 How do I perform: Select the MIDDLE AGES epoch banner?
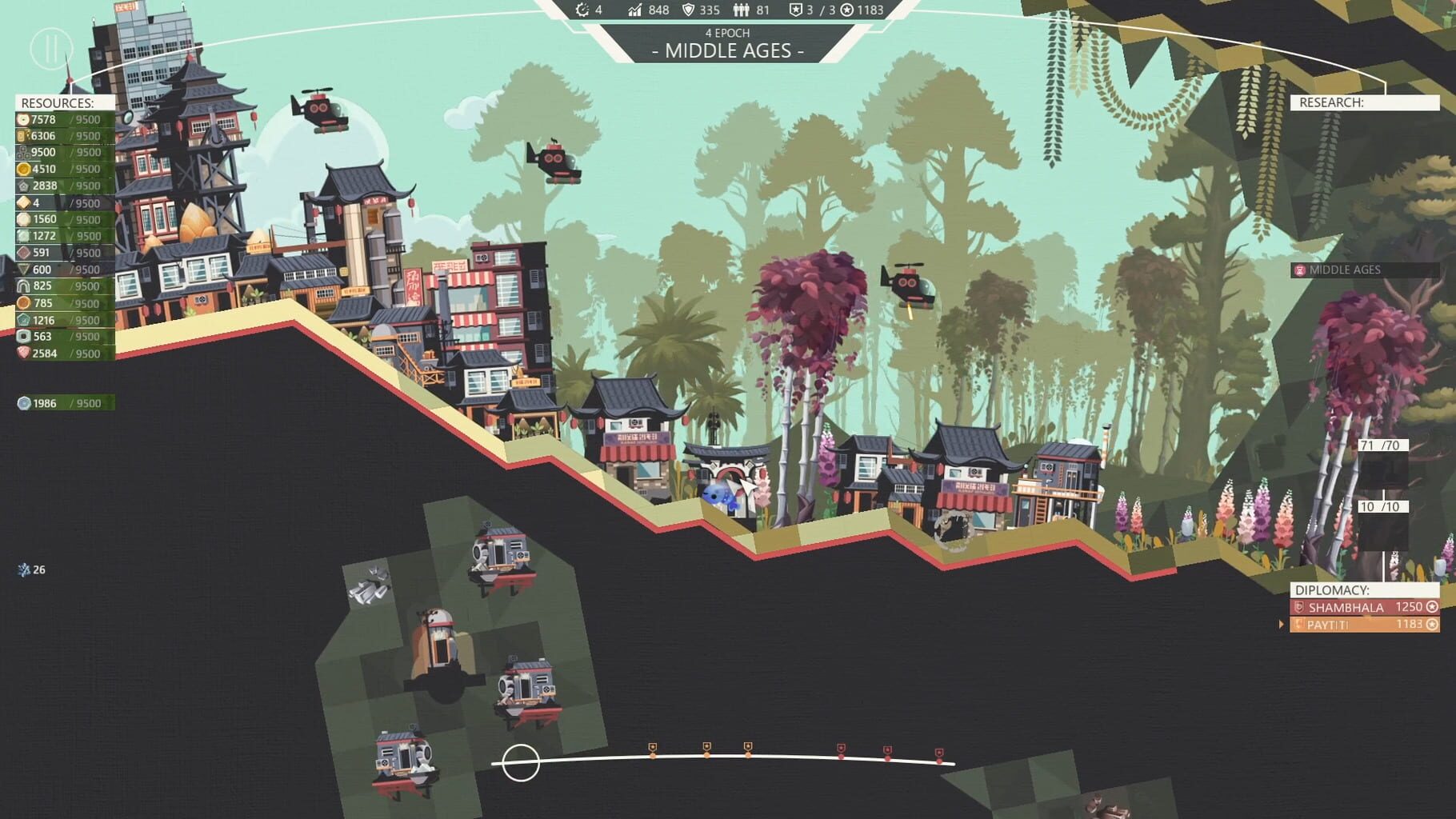coord(726,50)
